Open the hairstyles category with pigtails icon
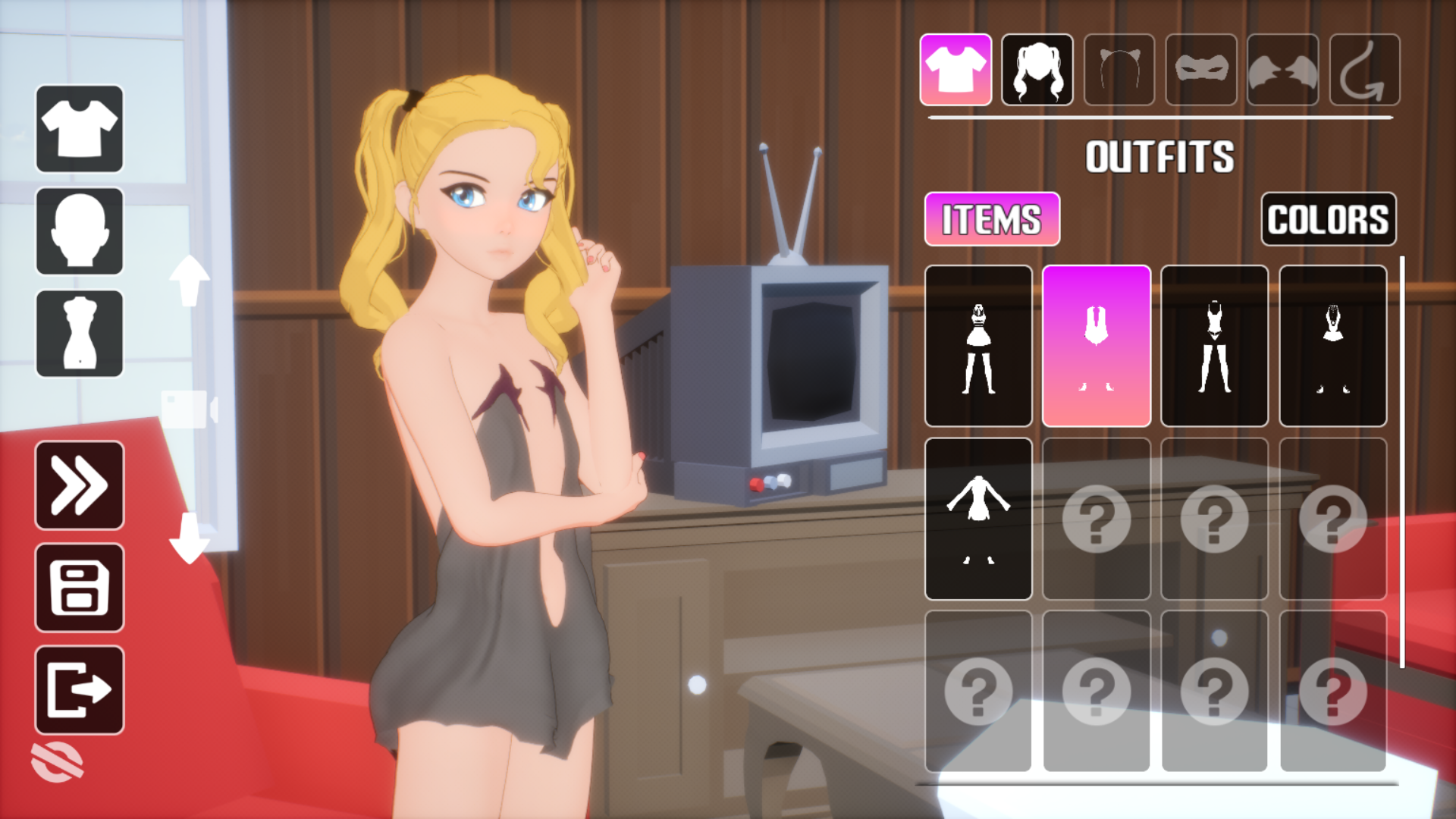The image size is (1456, 819). [x=1037, y=71]
